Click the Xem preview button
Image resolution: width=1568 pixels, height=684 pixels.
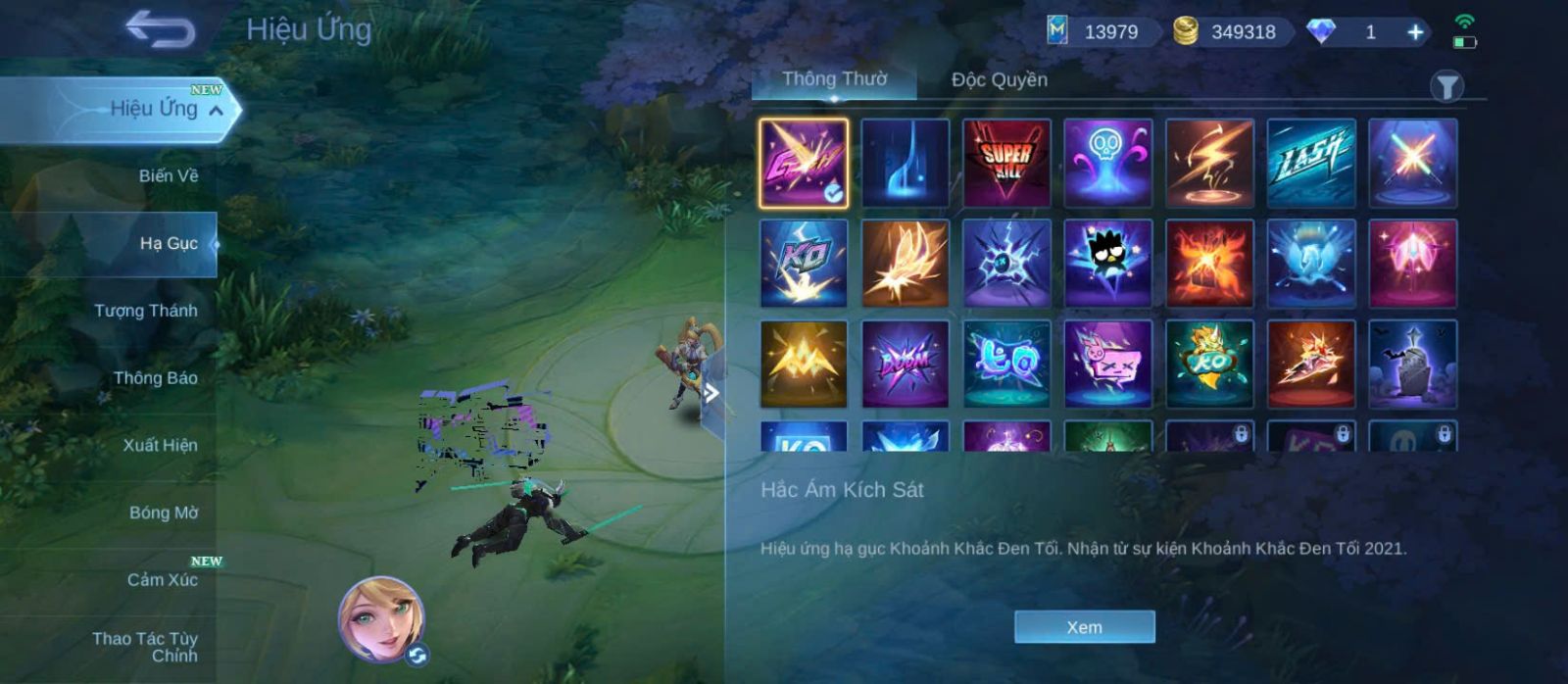pos(1084,627)
